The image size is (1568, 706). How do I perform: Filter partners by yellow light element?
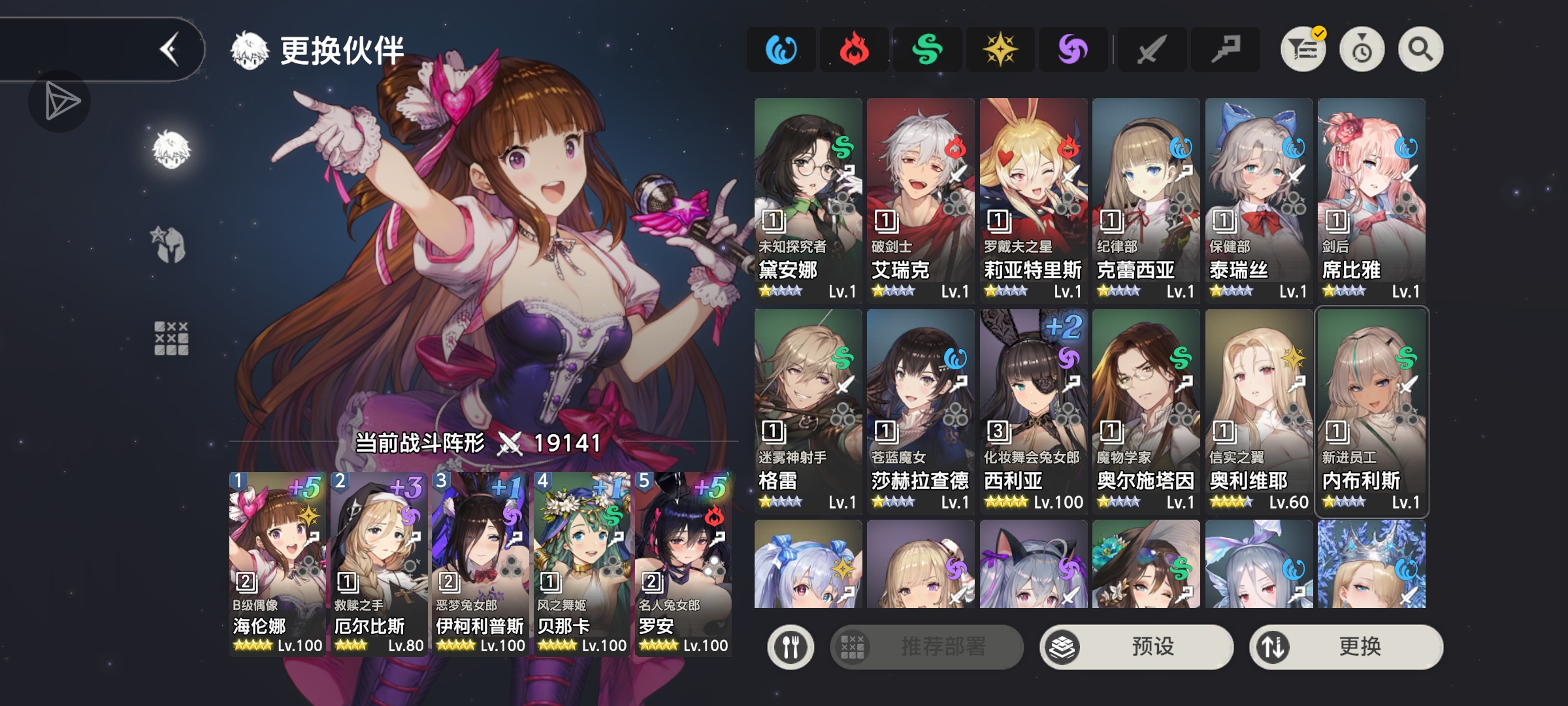[x=1000, y=50]
